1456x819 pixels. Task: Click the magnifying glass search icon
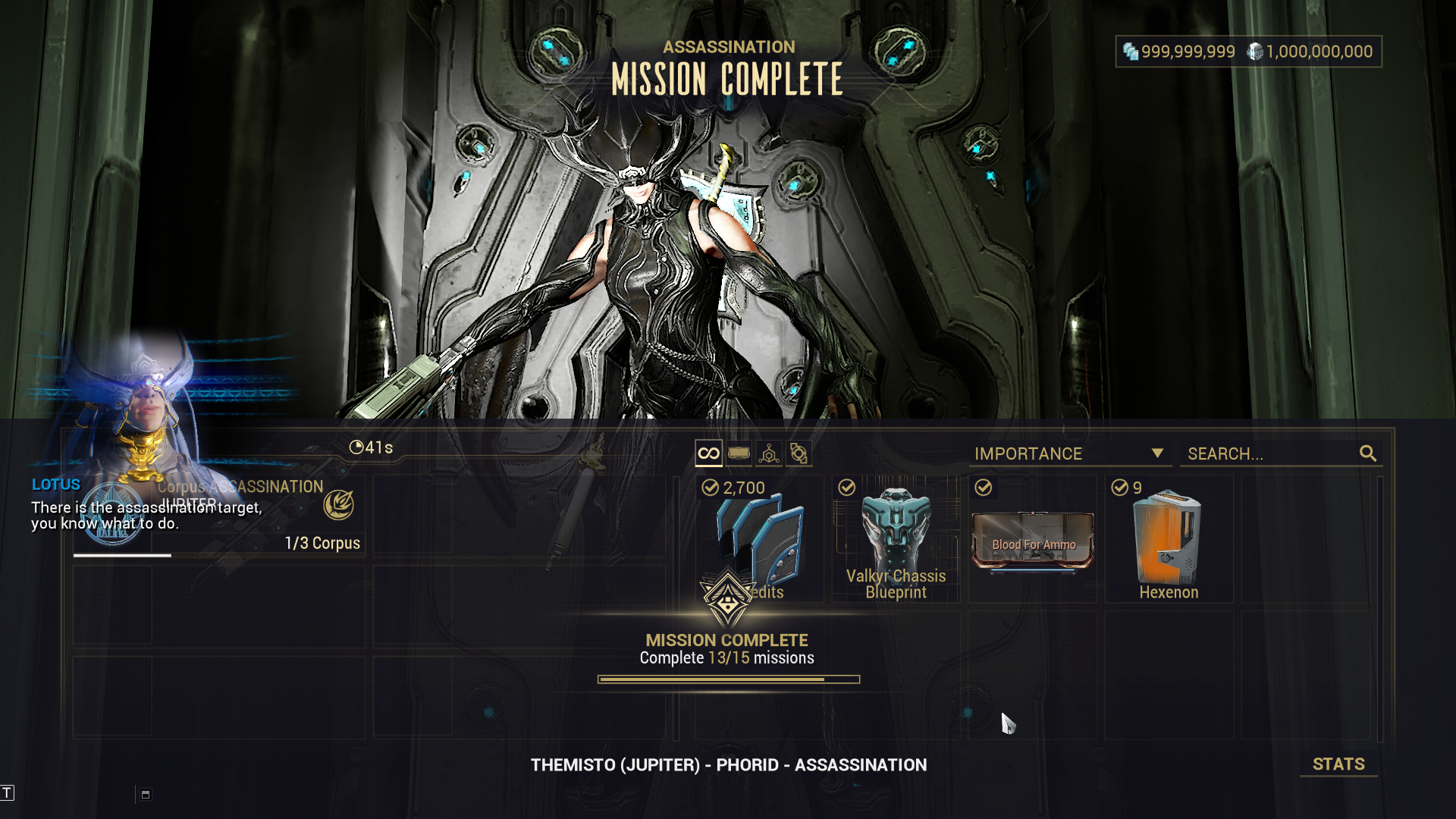point(1368,453)
